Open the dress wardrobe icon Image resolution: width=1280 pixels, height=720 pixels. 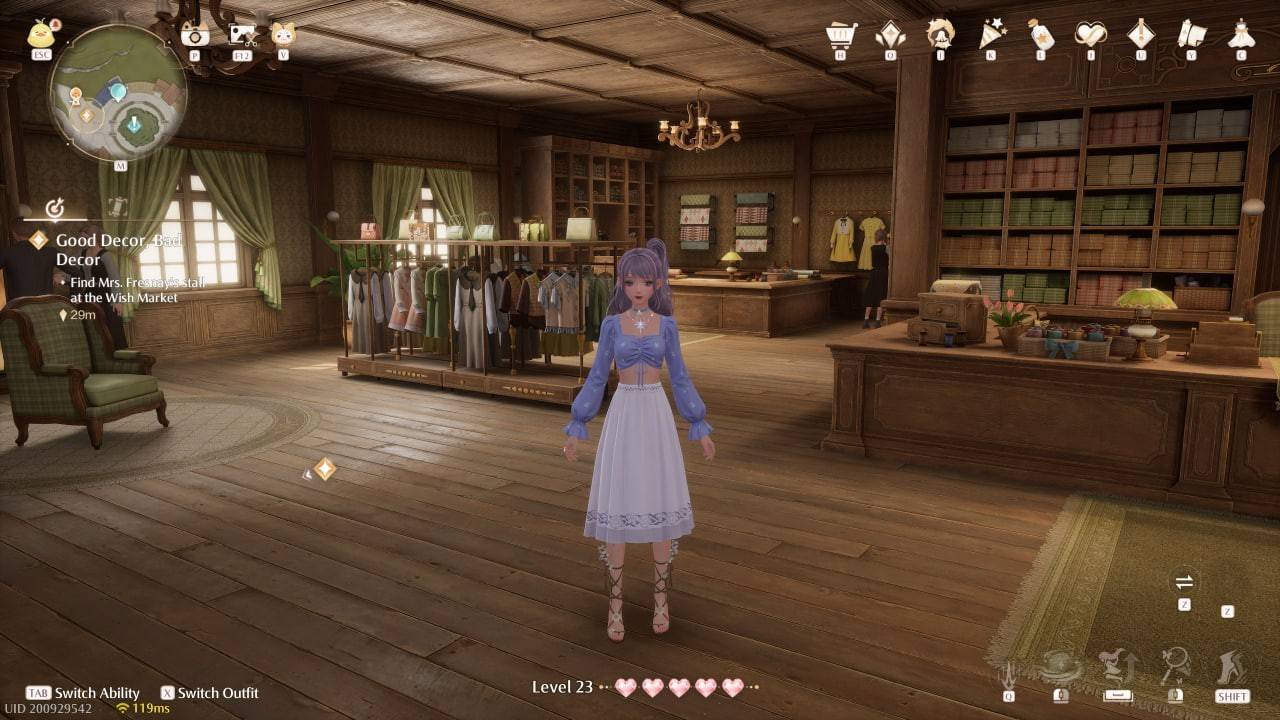click(1241, 35)
